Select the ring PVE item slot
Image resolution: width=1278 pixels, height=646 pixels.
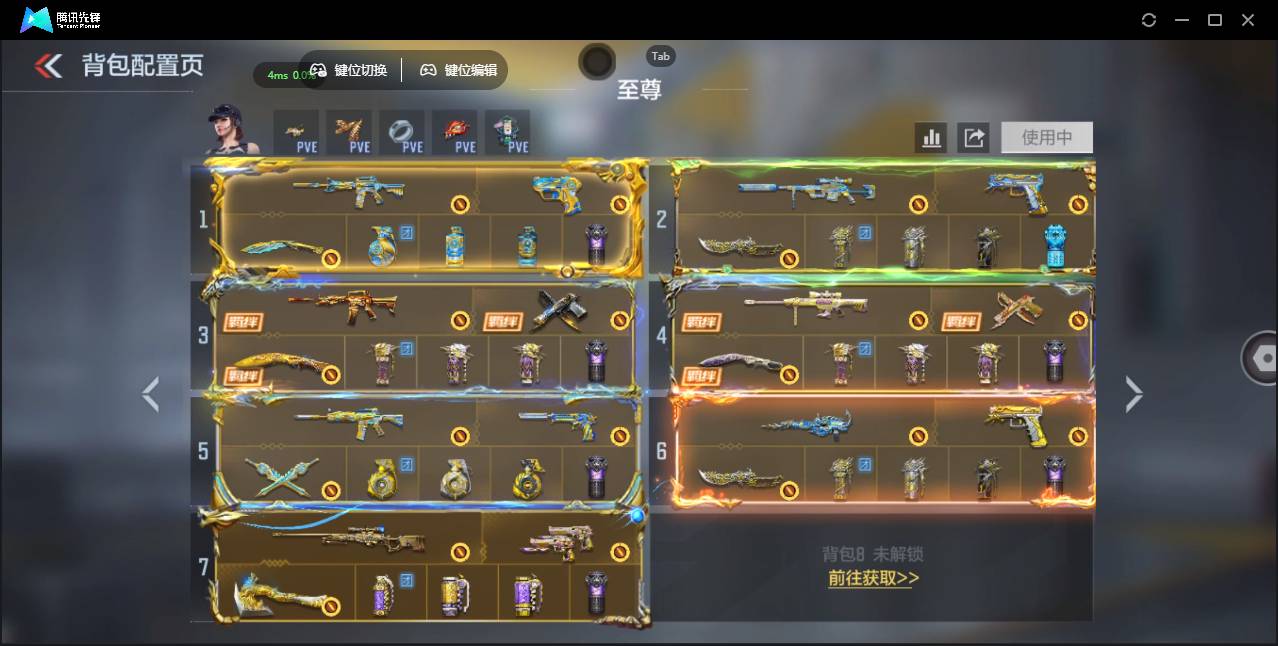[401, 132]
